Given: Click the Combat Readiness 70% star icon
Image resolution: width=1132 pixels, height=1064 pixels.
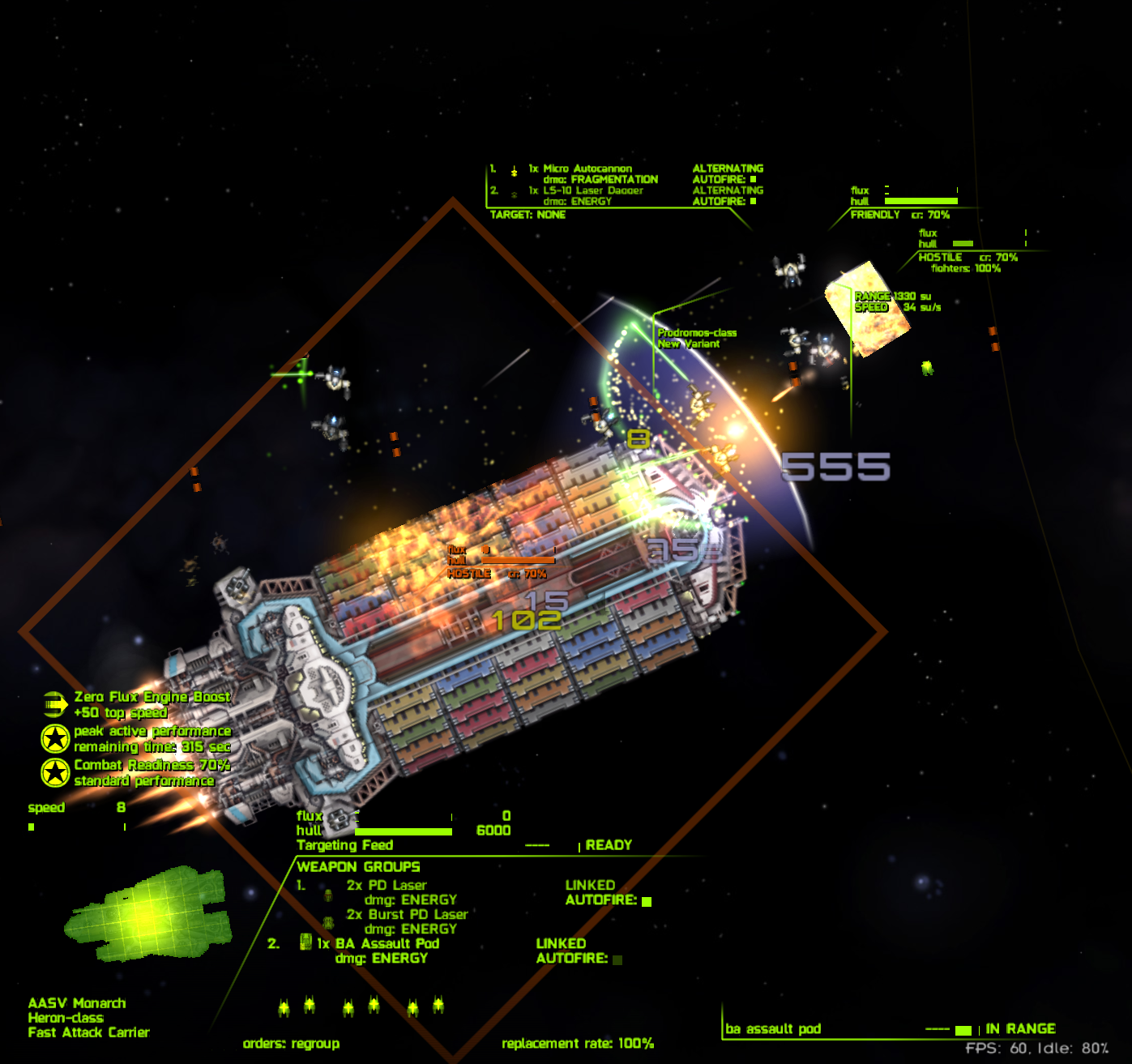Looking at the screenshot, I should [55, 773].
